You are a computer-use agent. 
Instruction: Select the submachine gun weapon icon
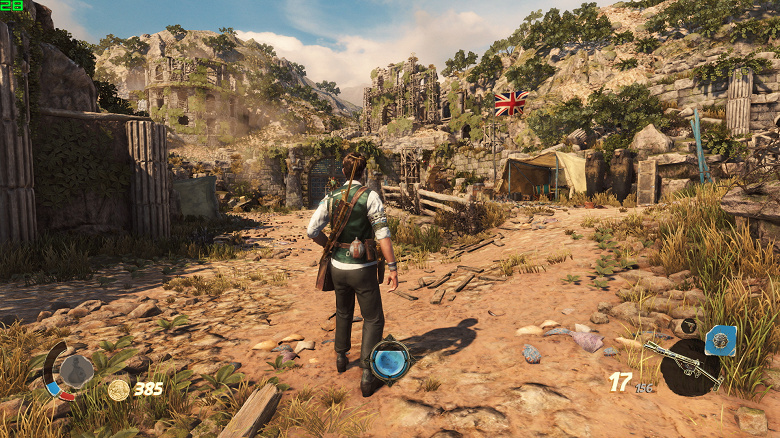point(682,364)
